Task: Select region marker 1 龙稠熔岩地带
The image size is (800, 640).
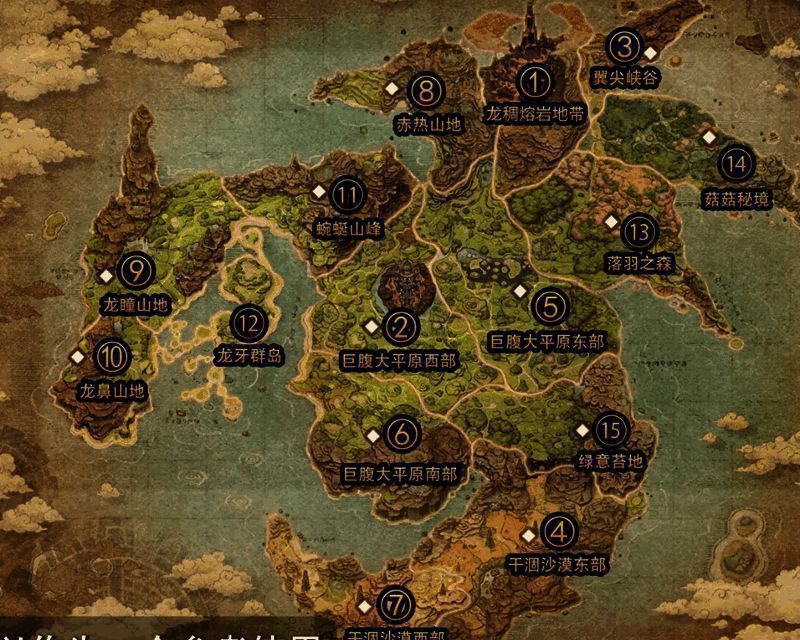Action: (536, 82)
